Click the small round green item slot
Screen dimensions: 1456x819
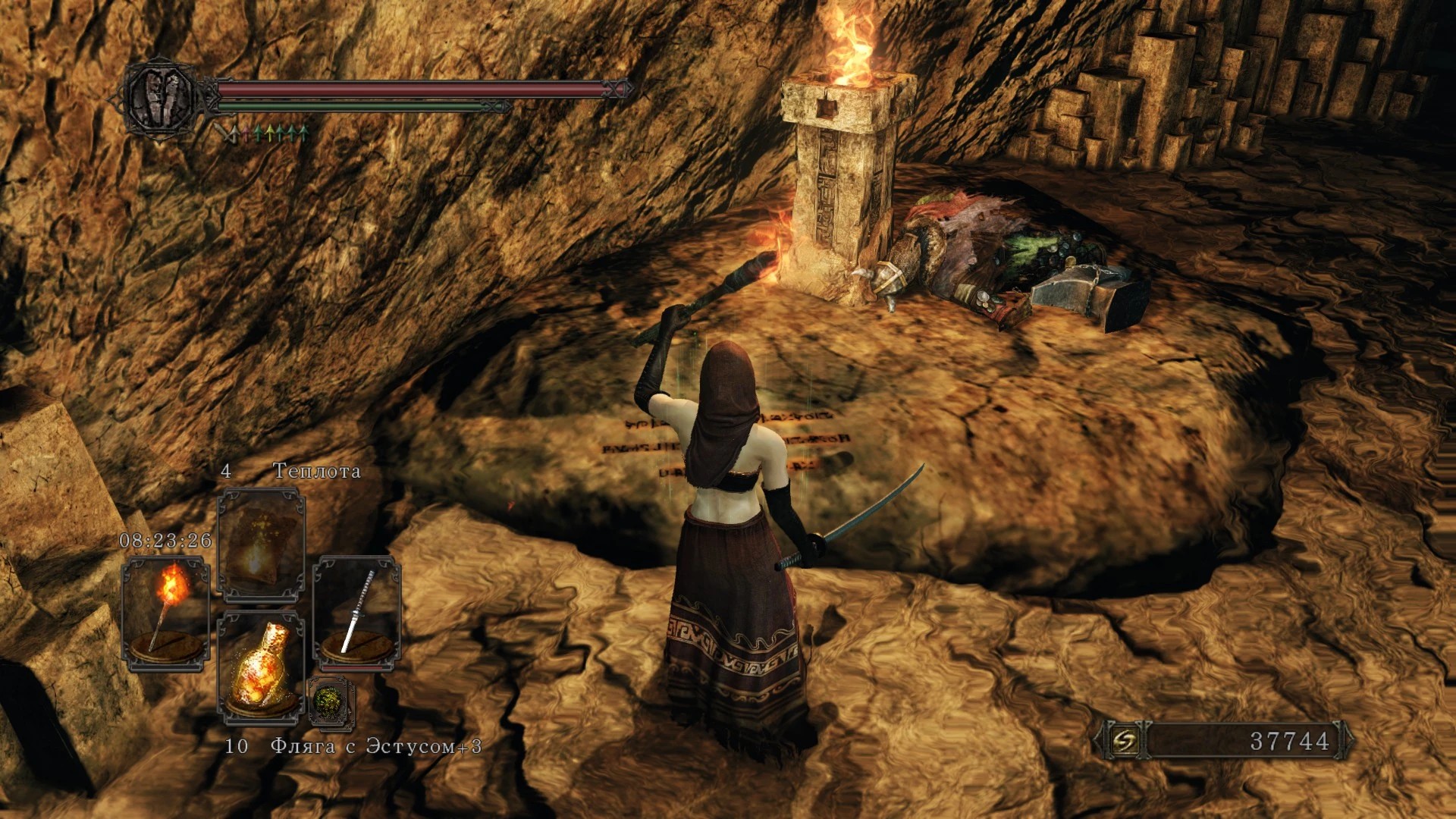click(331, 701)
